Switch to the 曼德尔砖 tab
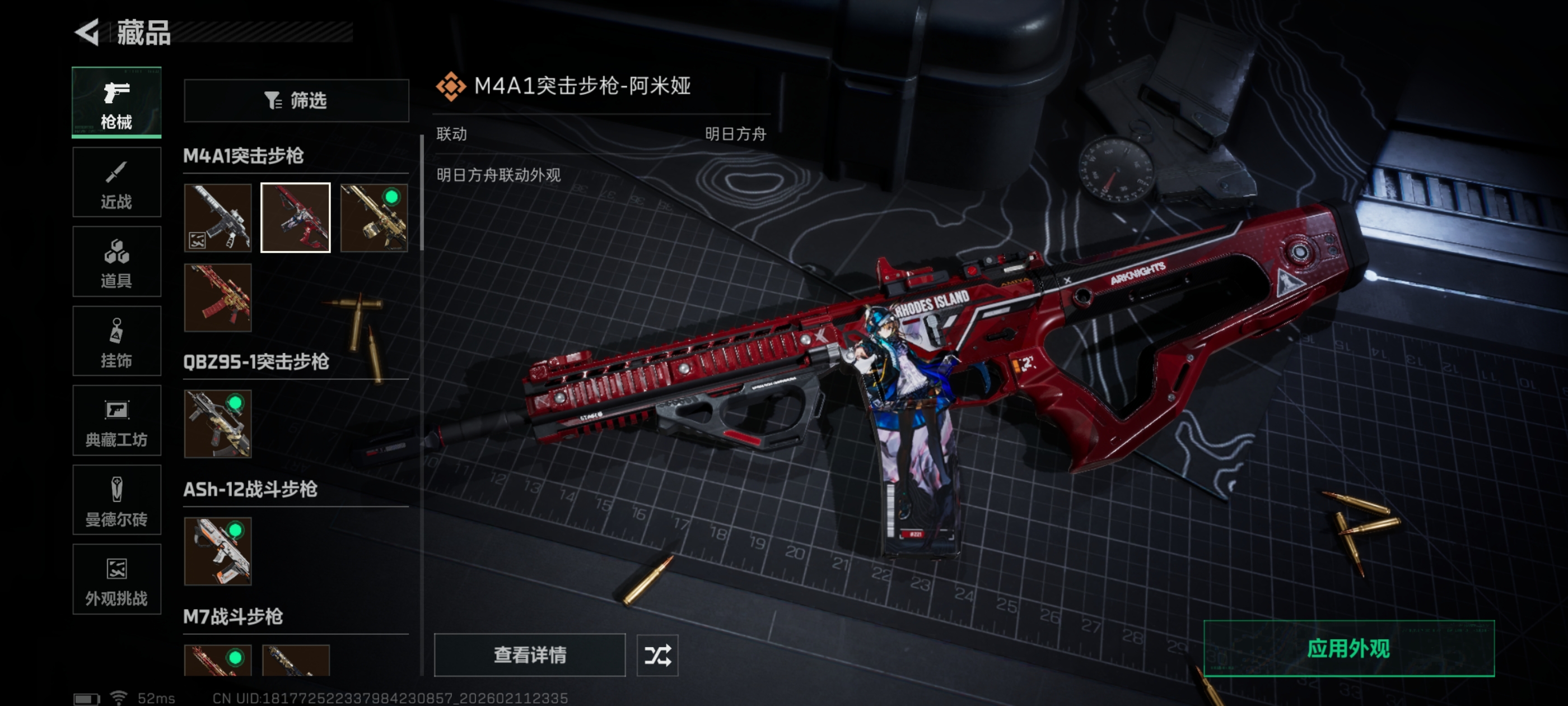Screen dimensions: 1568x706 point(116,500)
